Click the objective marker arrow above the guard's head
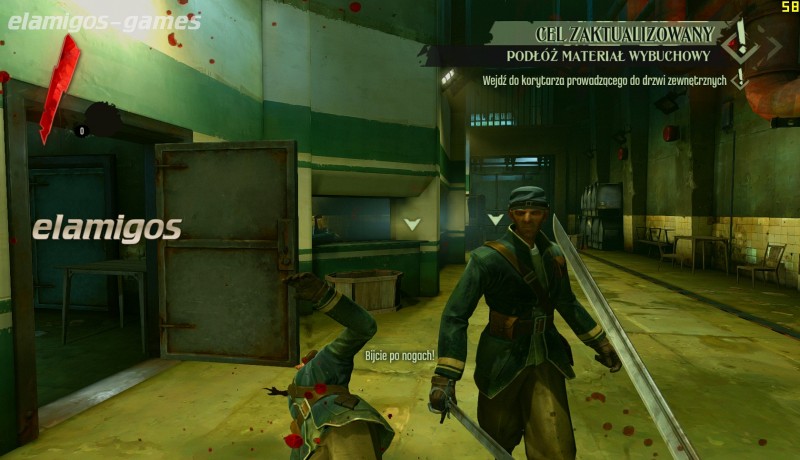 [494, 219]
